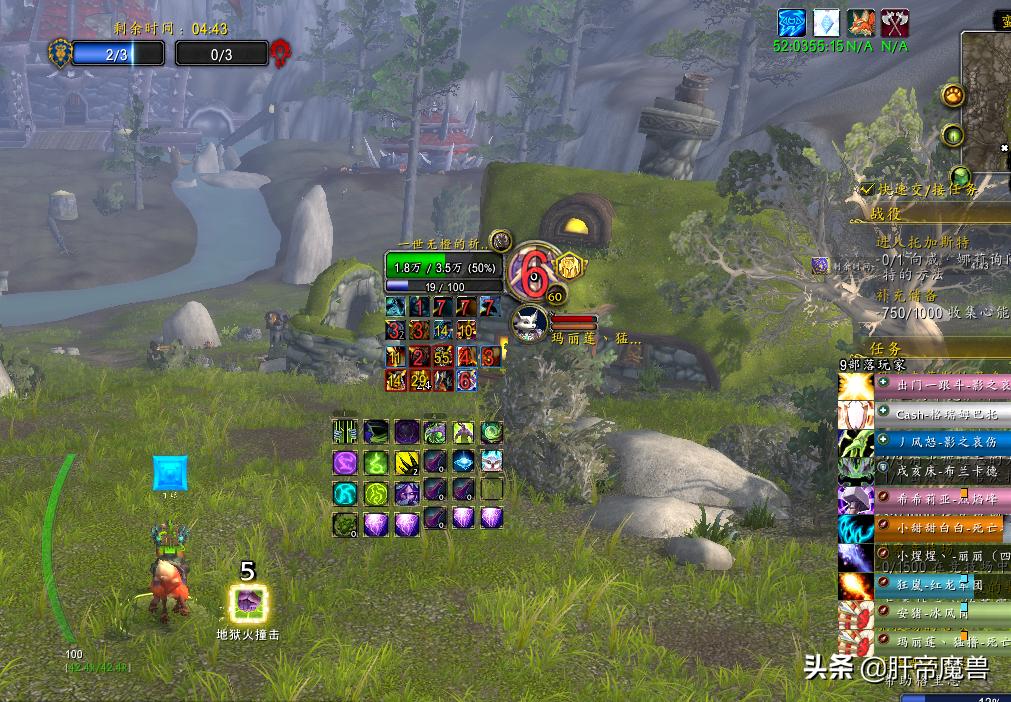Activate the green striped cage ability

click(345, 432)
